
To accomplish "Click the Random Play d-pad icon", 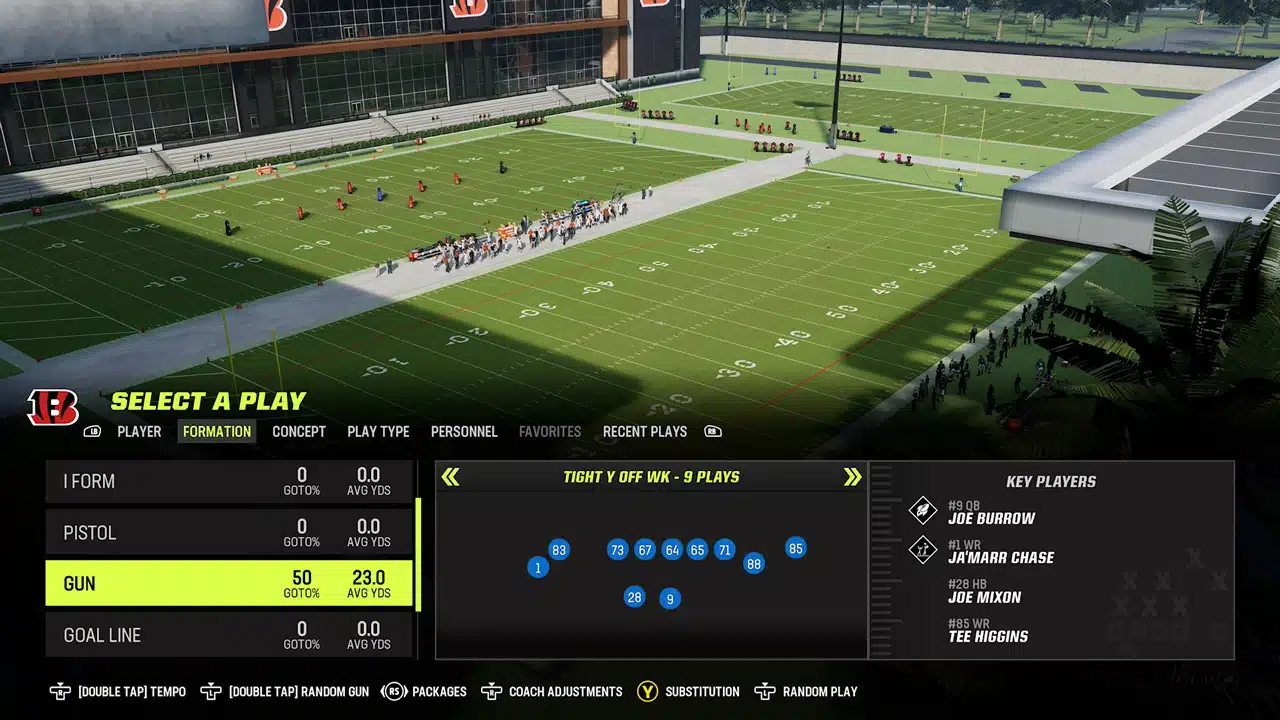I will [765, 691].
